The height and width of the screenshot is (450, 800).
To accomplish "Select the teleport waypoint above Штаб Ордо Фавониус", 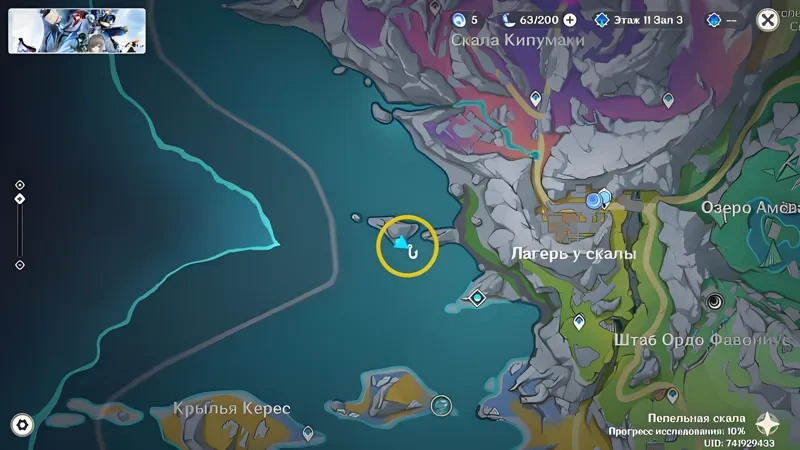I will (x=579, y=322).
